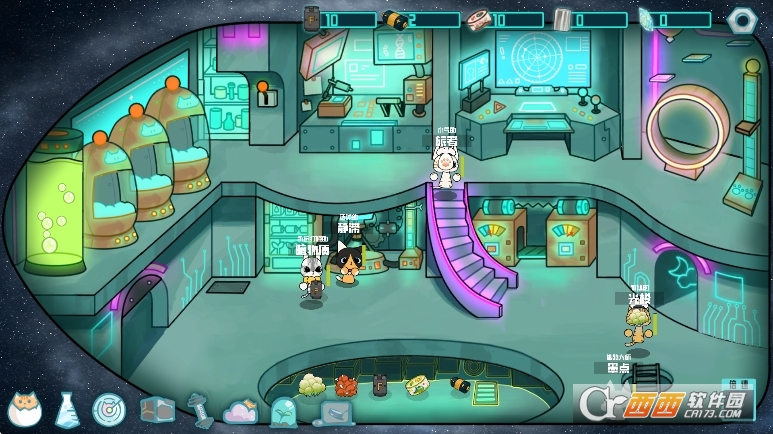
Task: Toggle the 倍速 speed button
Action: pos(740,383)
